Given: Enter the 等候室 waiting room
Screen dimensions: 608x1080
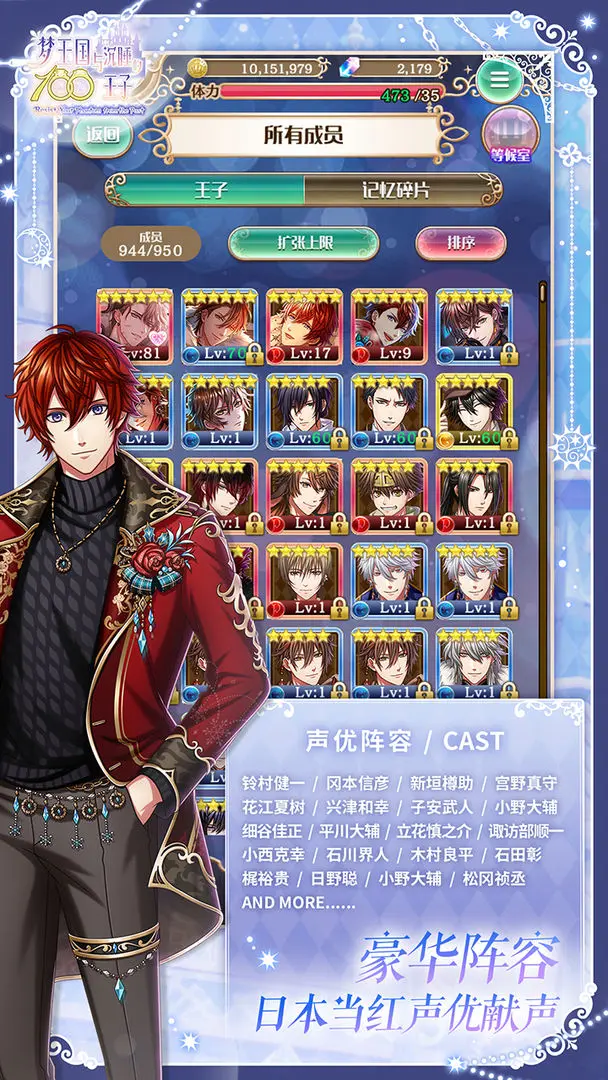Looking at the screenshot, I should [509, 135].
